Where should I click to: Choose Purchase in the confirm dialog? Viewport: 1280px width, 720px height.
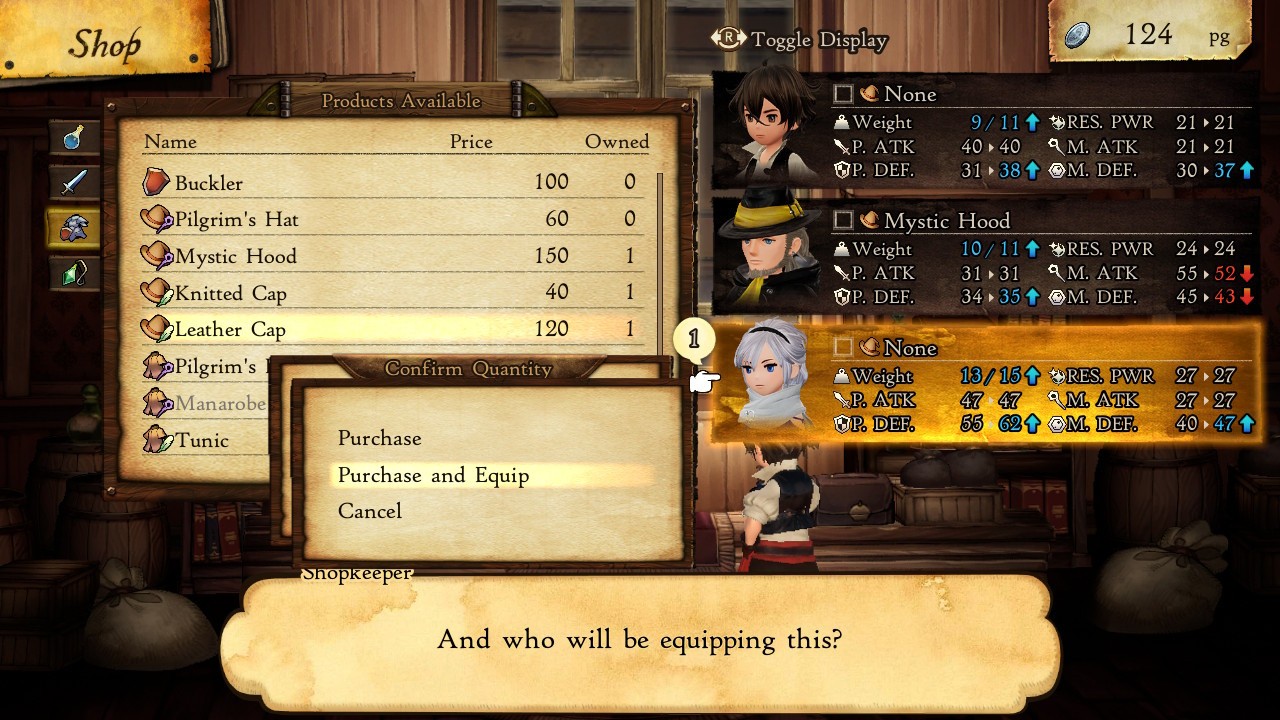tap(380, 438)
